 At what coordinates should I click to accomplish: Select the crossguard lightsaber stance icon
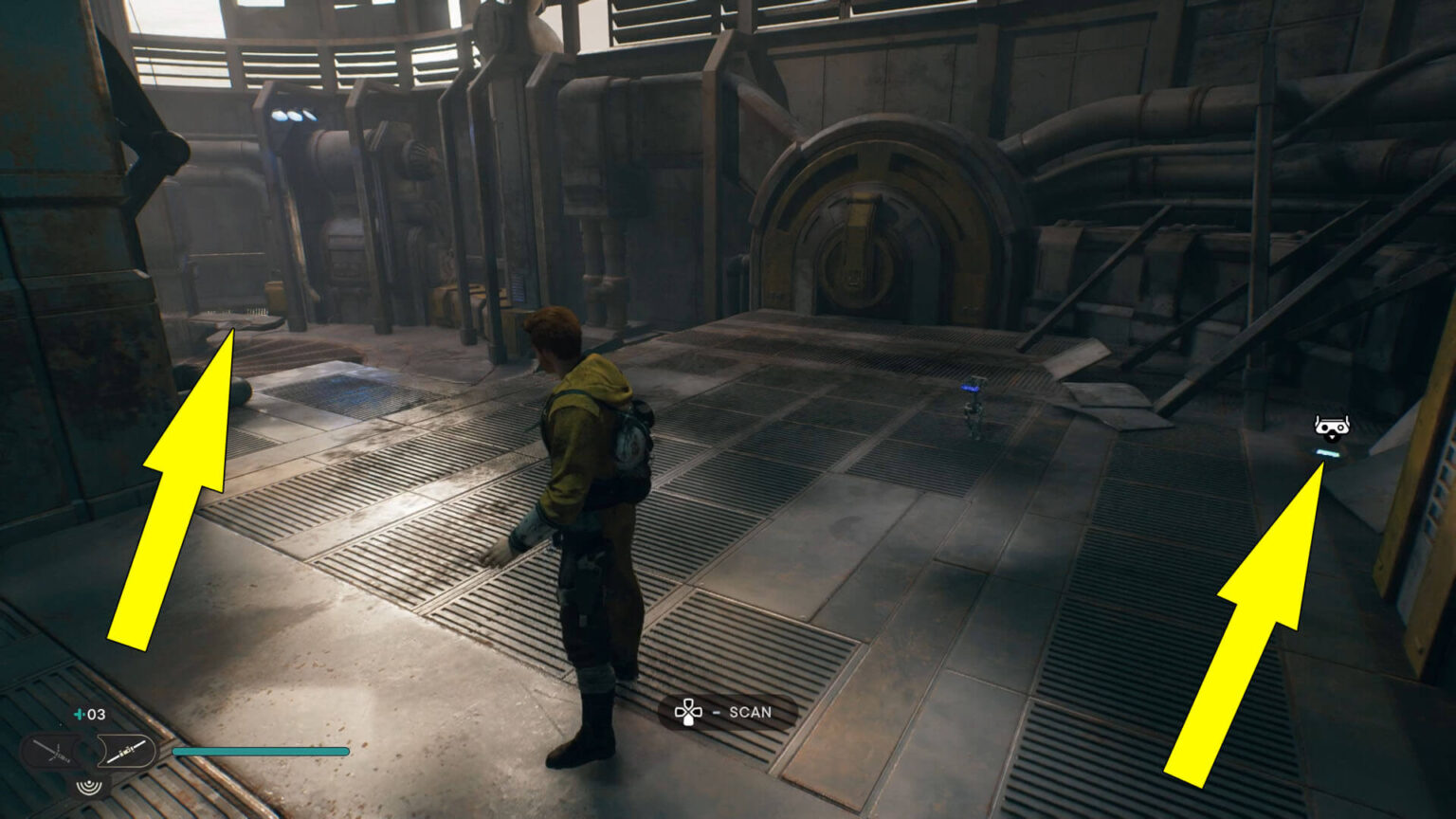pos(52,753)
